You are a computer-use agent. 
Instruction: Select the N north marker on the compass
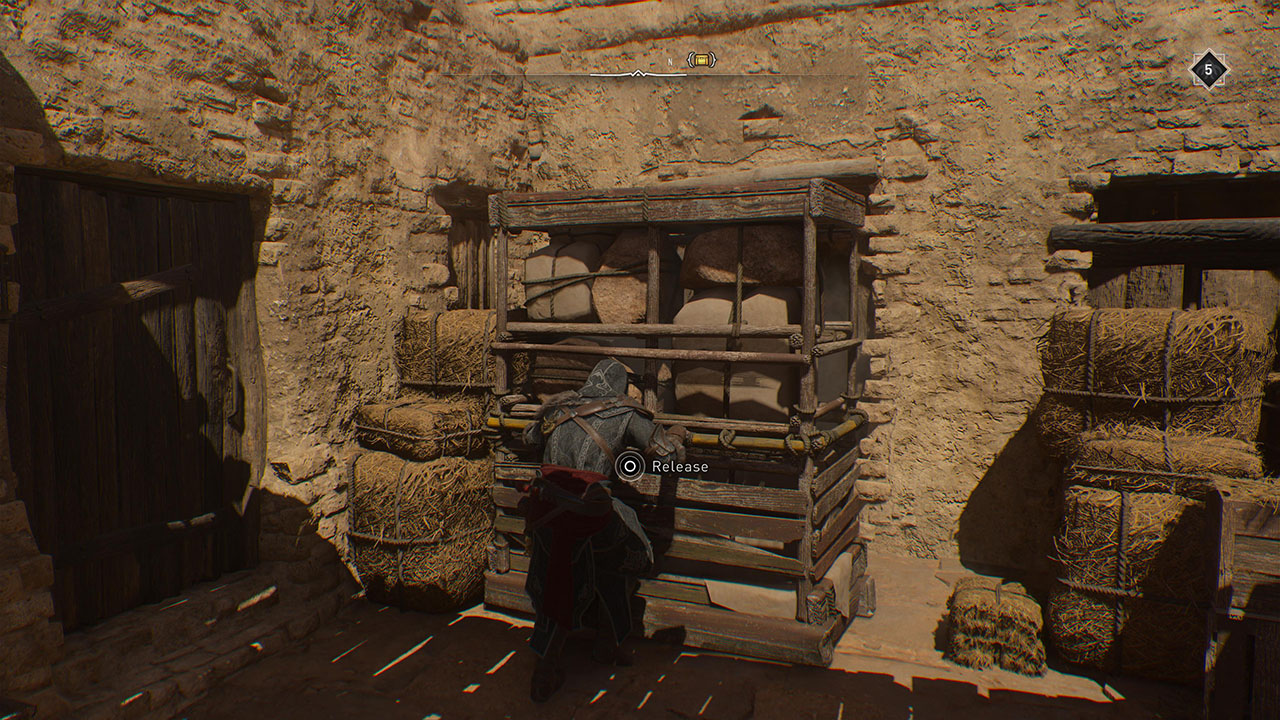point(669,62)
